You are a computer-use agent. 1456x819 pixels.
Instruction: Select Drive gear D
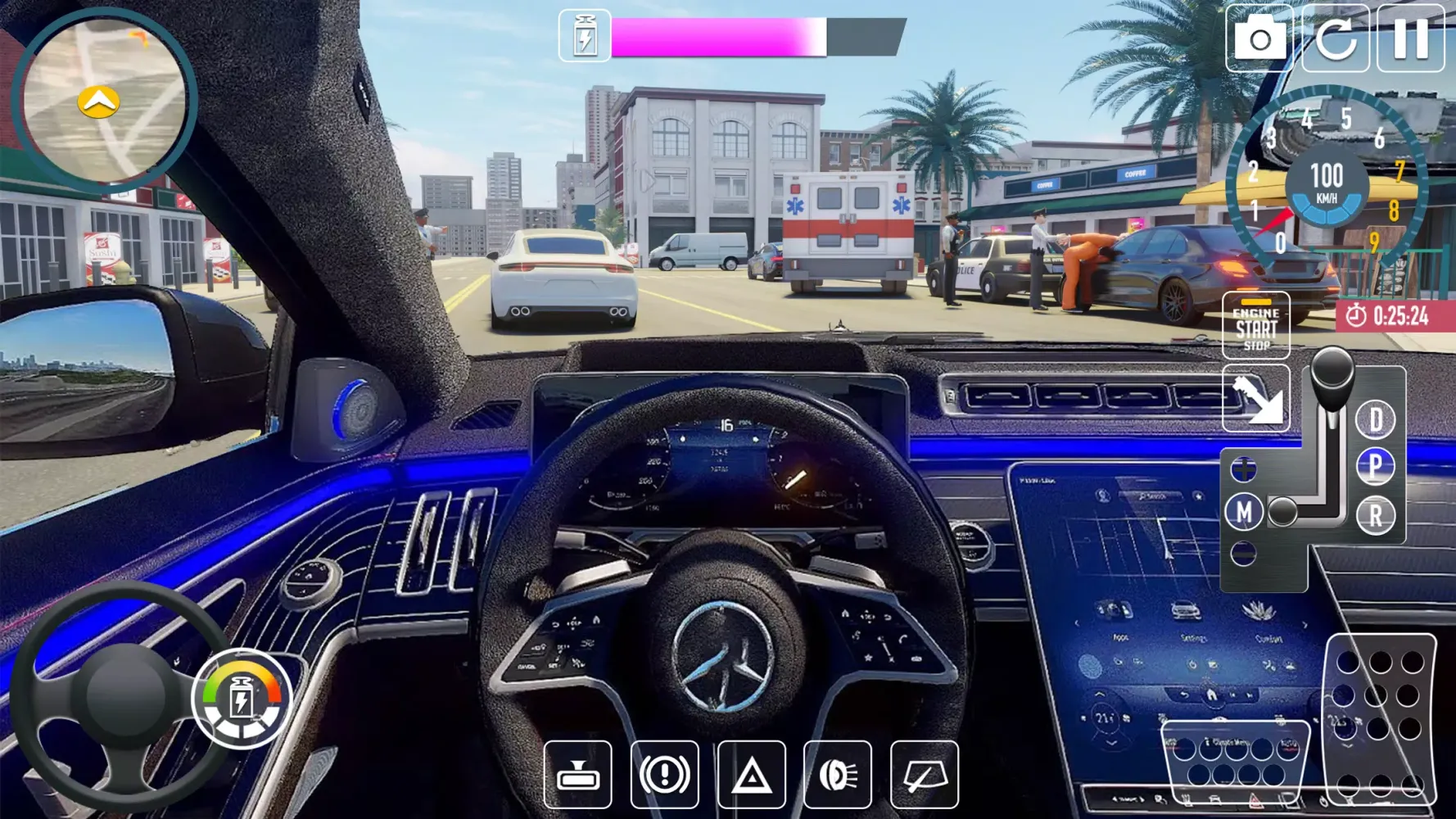pos(1377,420)
